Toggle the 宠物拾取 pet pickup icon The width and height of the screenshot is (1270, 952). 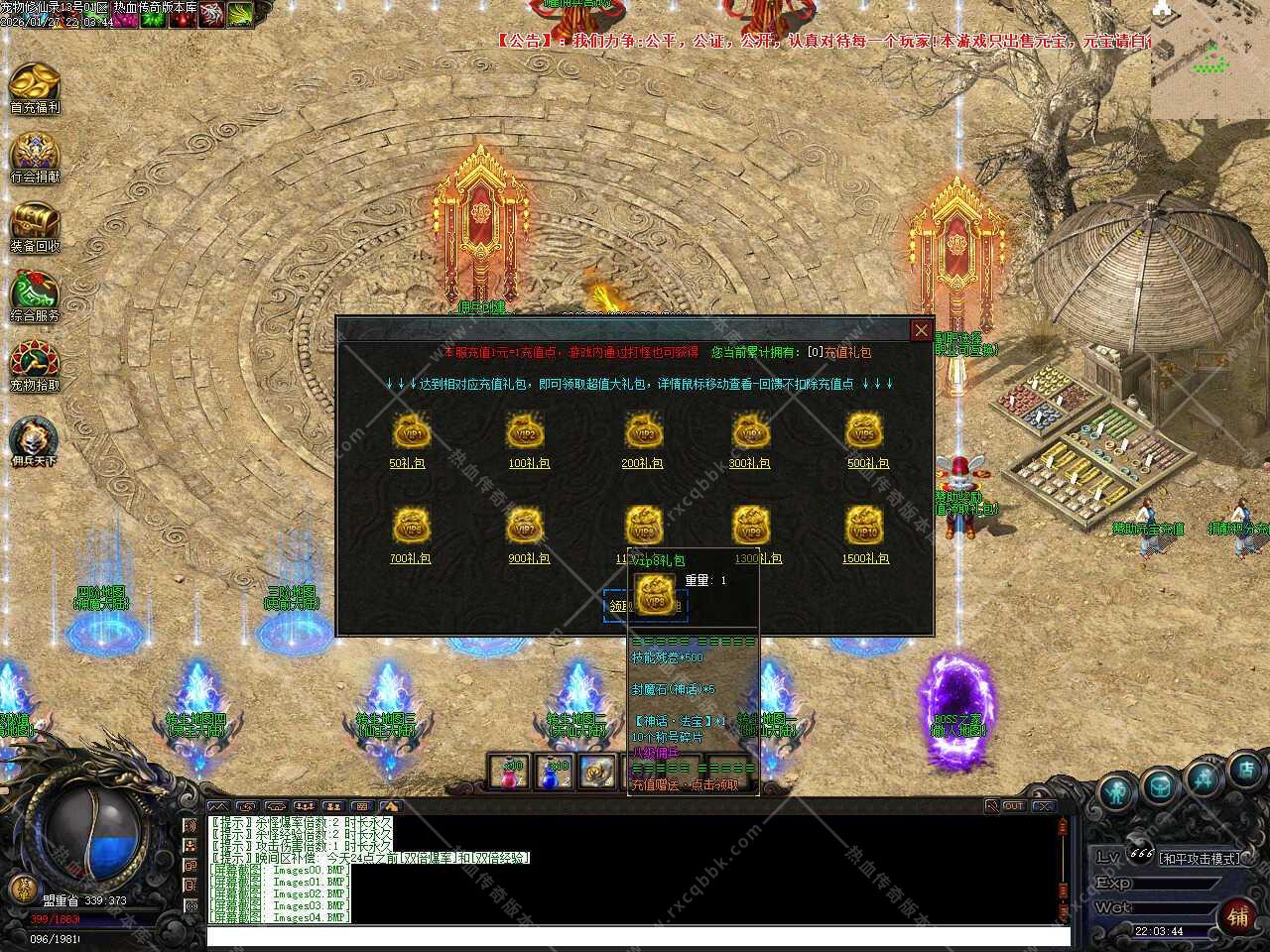35,365
